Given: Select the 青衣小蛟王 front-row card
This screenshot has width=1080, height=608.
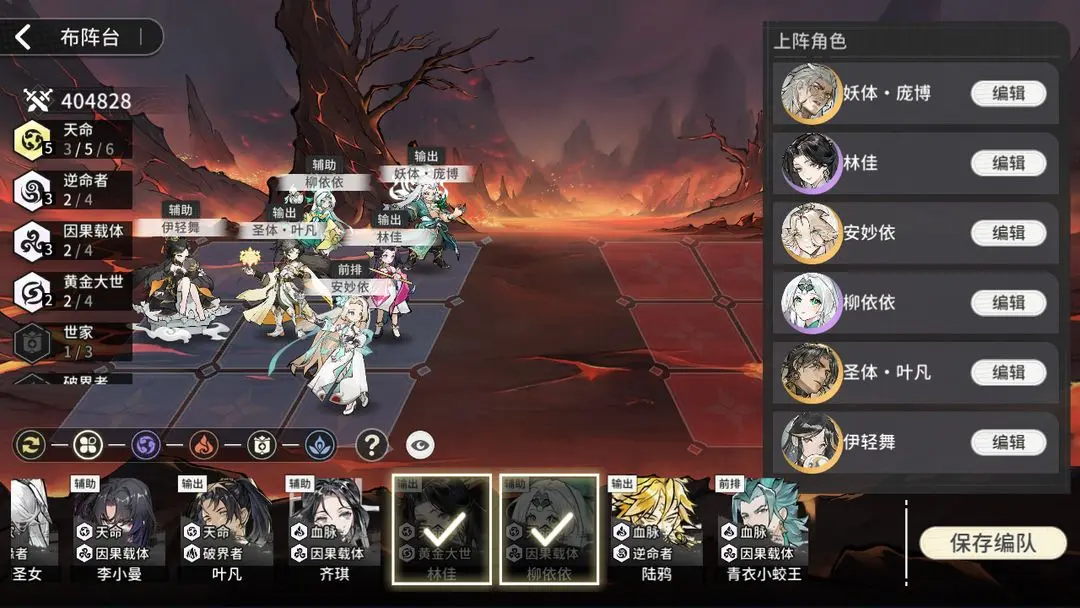Looking at the screenshot, I should [x=764, y=528].
